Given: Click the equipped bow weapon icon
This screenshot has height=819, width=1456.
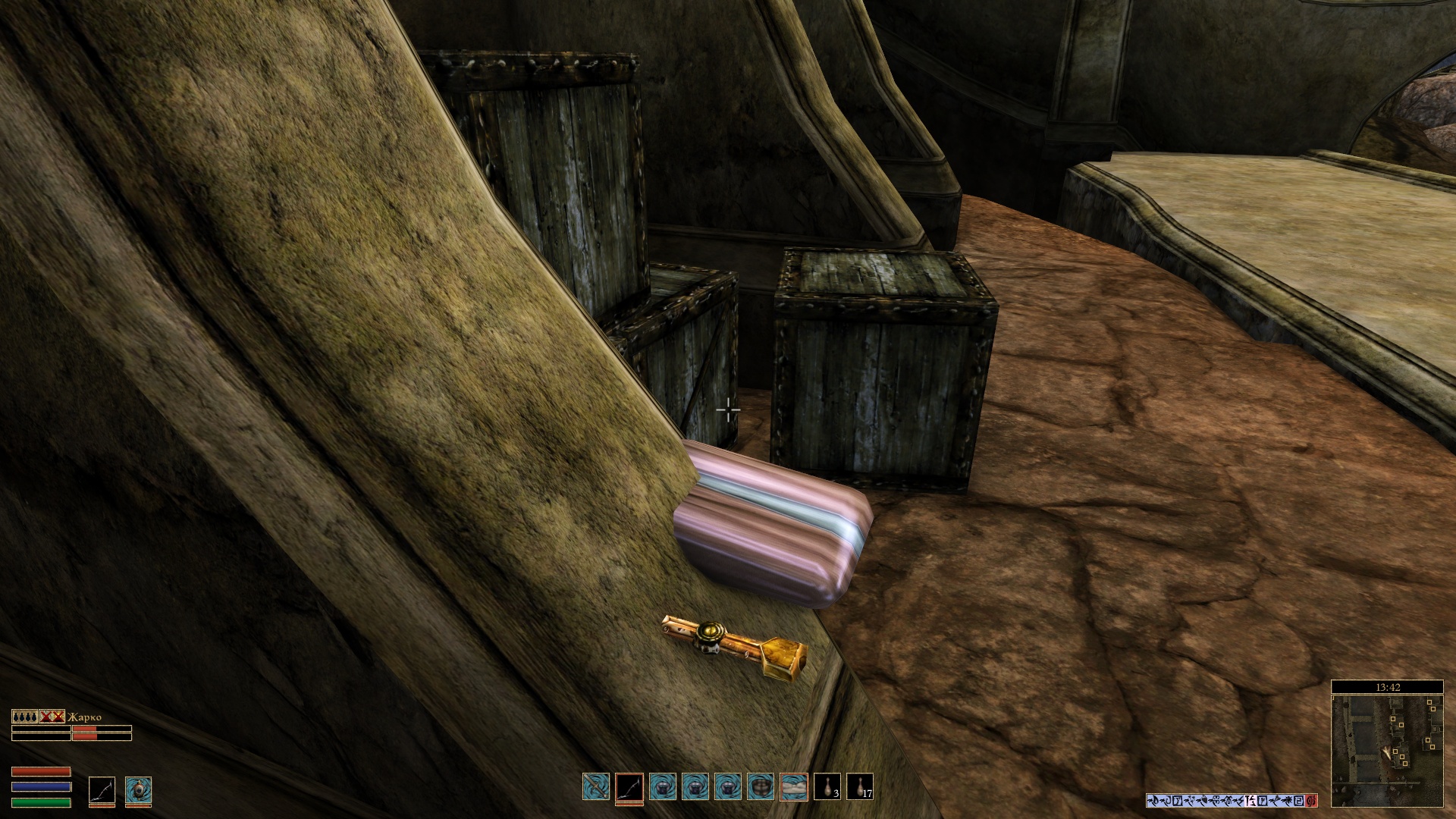Looking at the screenshot, I should click(102, 789).
